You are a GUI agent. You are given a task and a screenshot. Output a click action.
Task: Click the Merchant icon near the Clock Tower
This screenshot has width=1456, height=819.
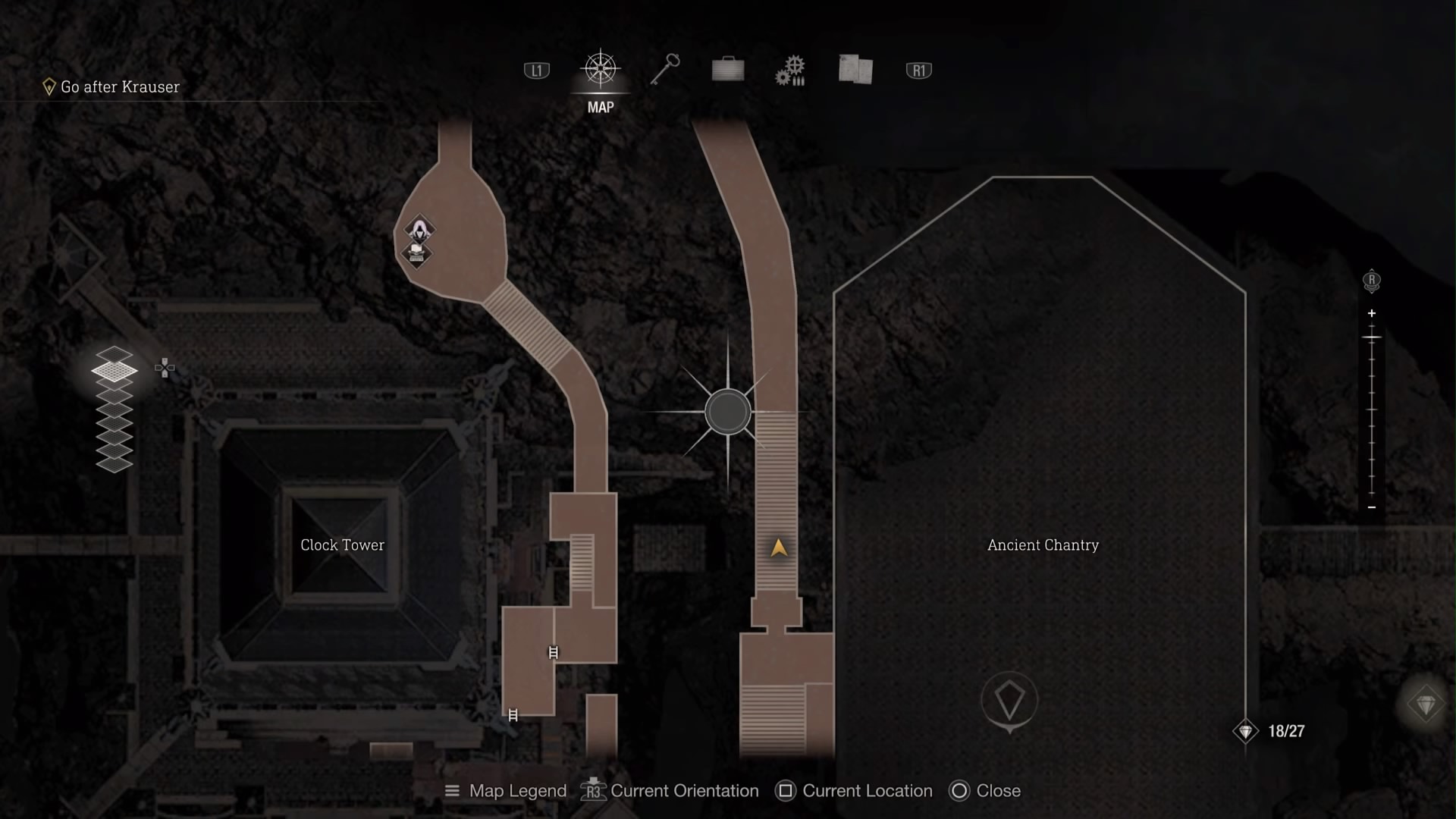pos(419,227)
